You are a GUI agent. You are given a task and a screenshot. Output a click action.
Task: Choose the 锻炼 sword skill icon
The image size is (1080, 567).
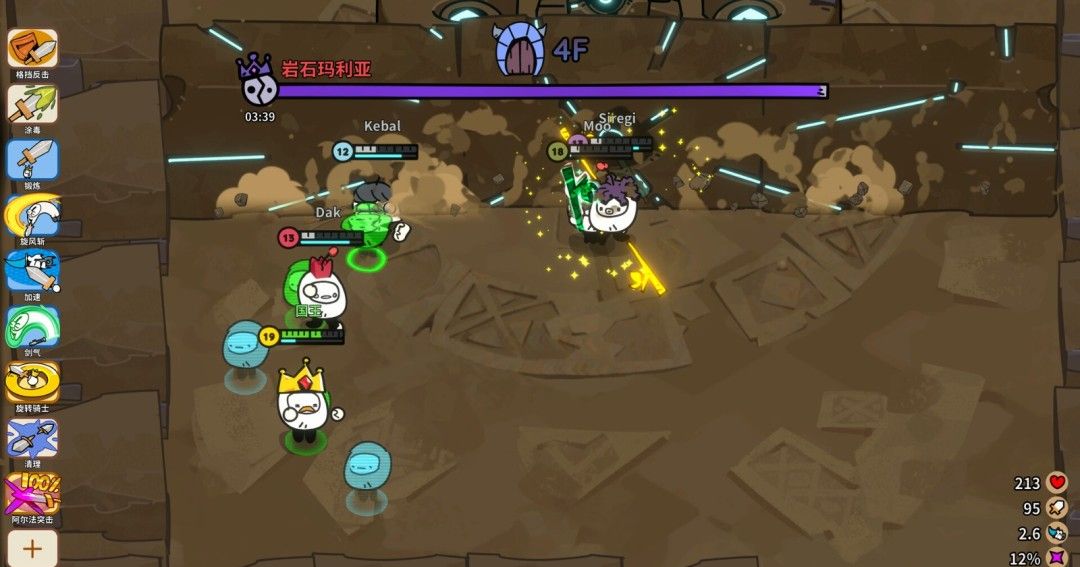33,160
